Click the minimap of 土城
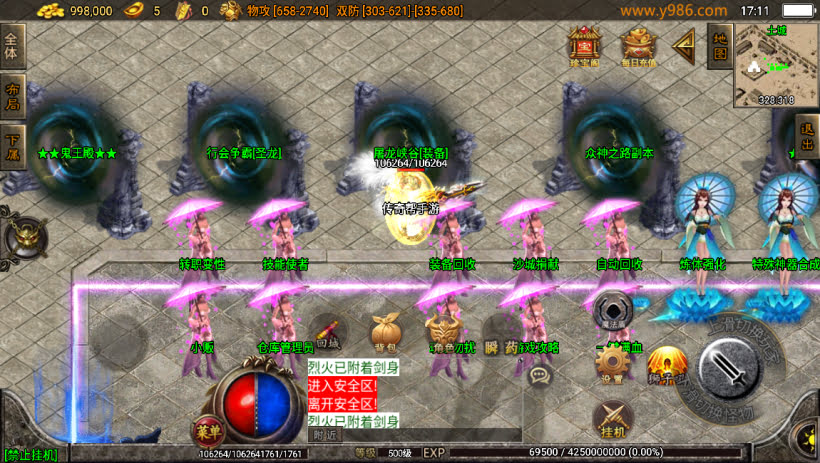The height and width of the screenshot is (463, 820). 775,64
